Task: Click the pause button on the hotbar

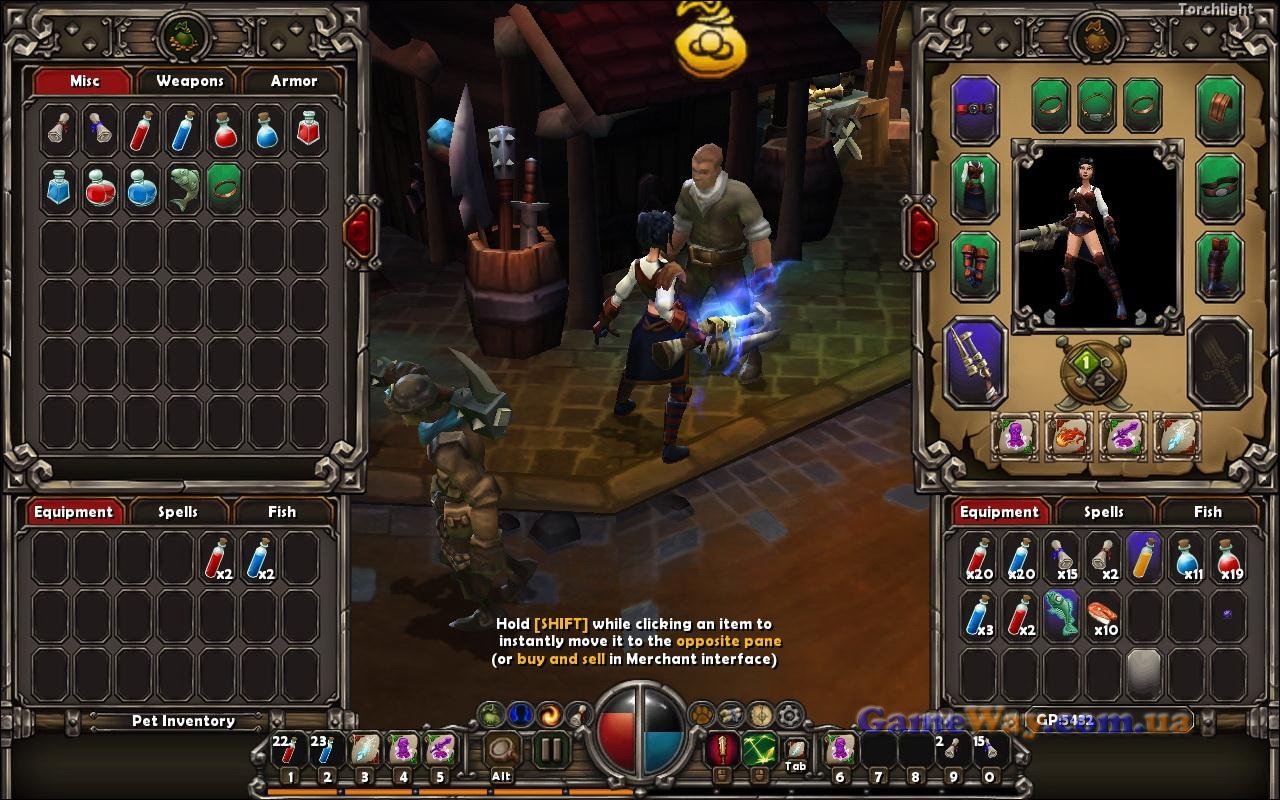Action: click(550, 750)
